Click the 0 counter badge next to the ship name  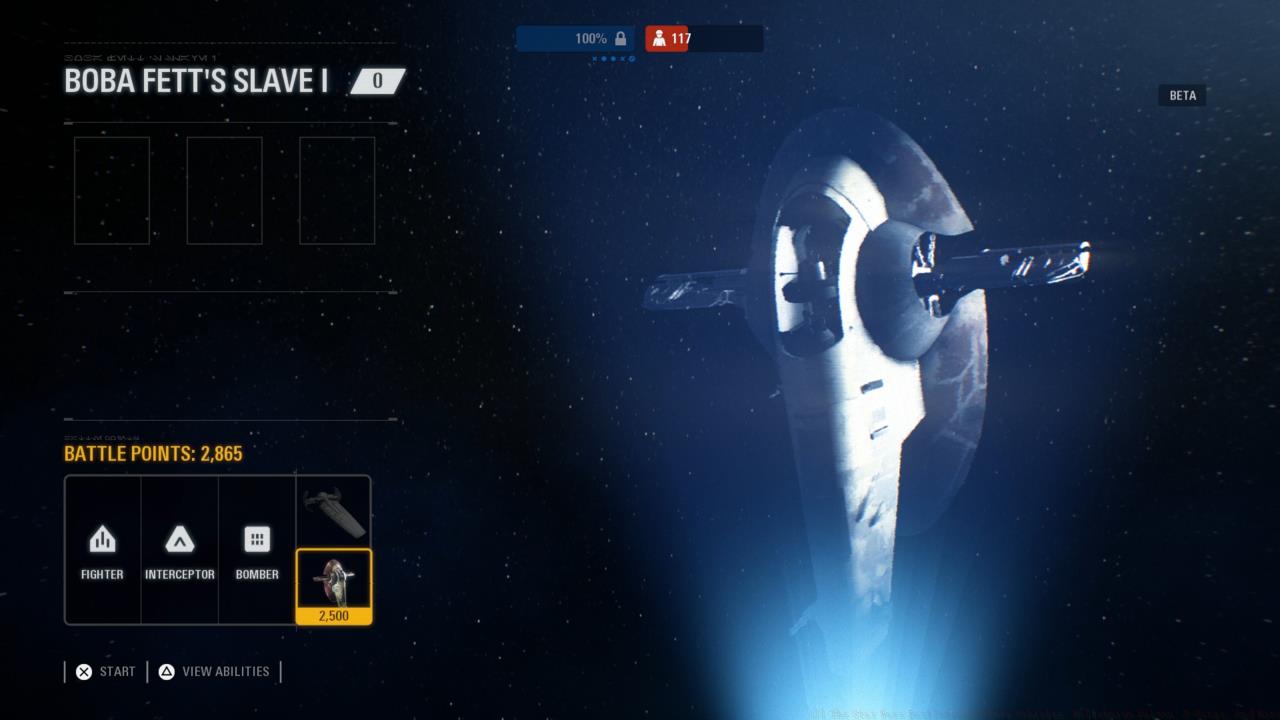coord(376,81)
